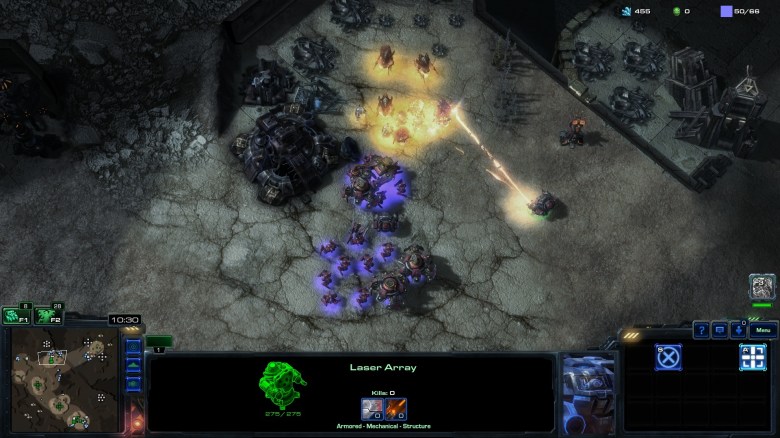Select the F2 army group button
Viewport: 780px width, 438px height.
47,315
